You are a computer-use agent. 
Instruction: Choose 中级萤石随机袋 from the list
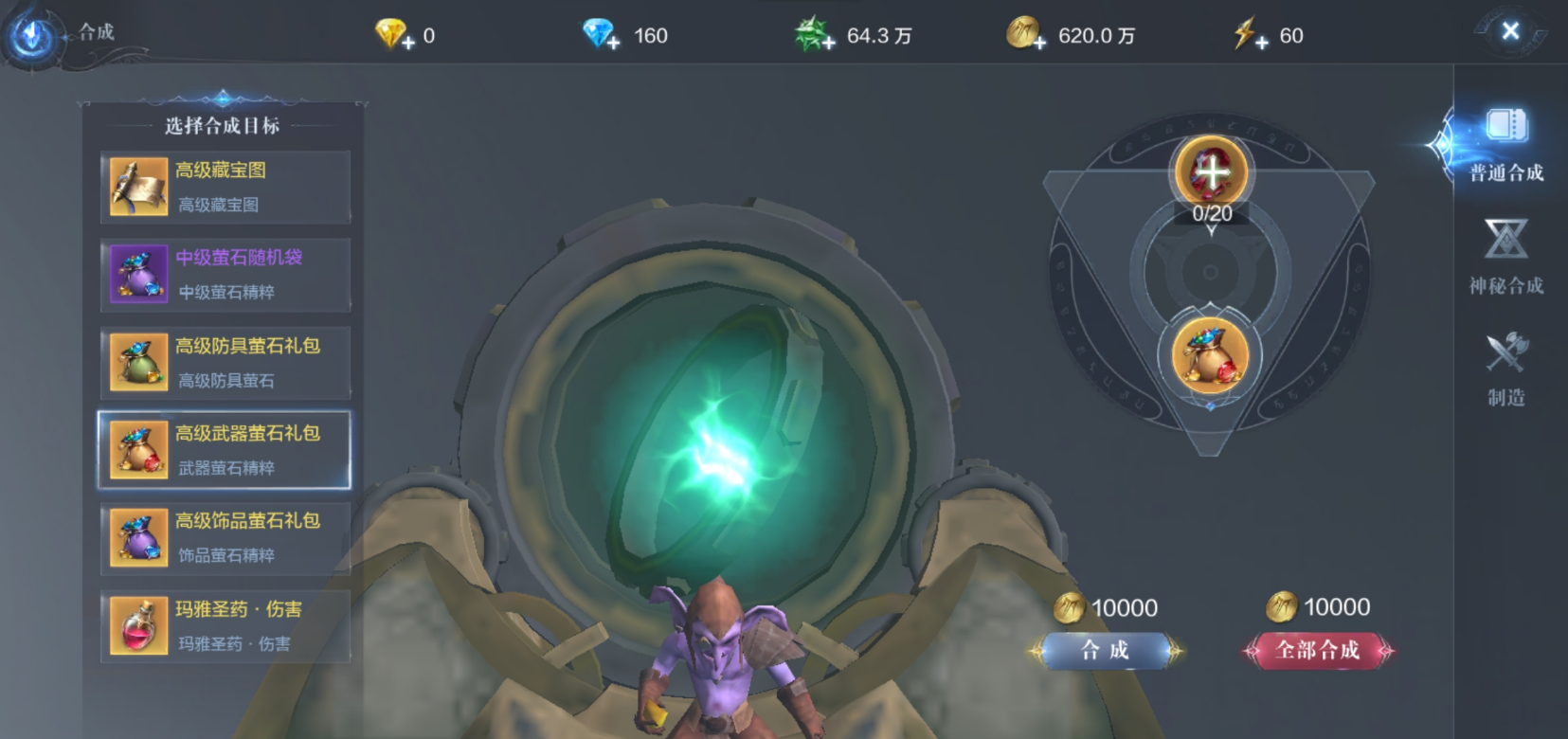point(225,275)
